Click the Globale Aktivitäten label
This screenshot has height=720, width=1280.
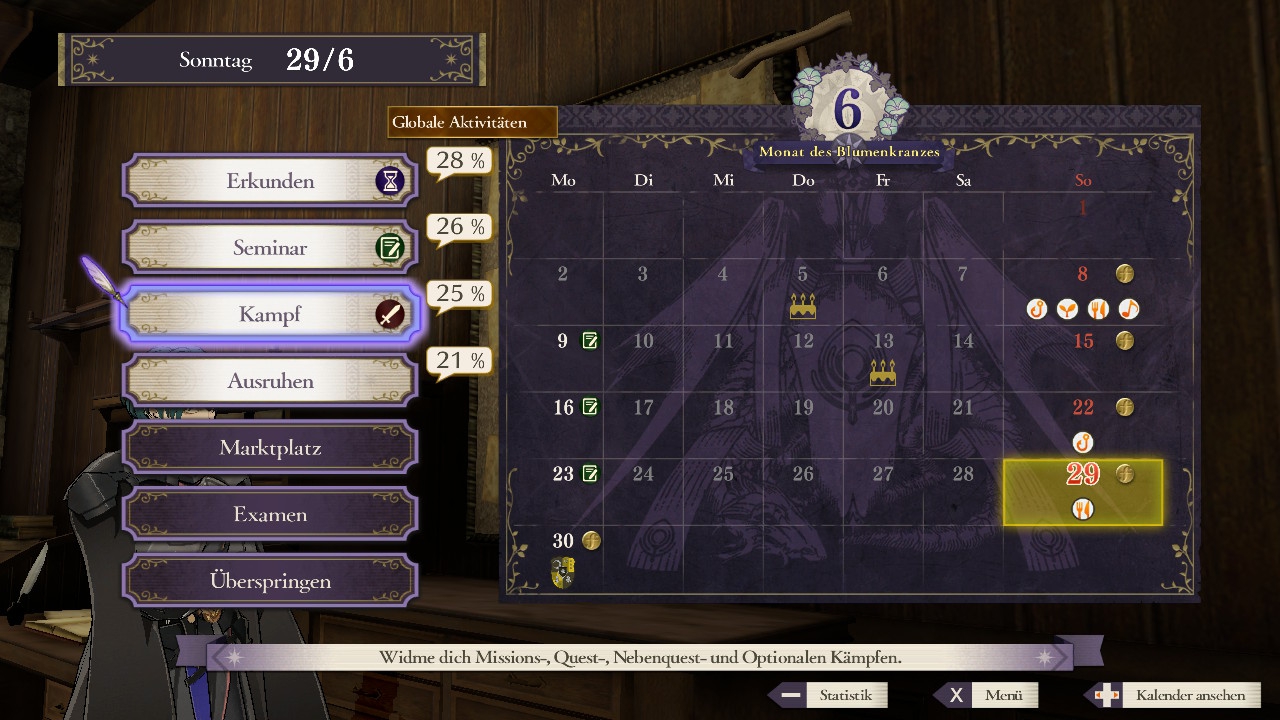(x=472, y=123)
